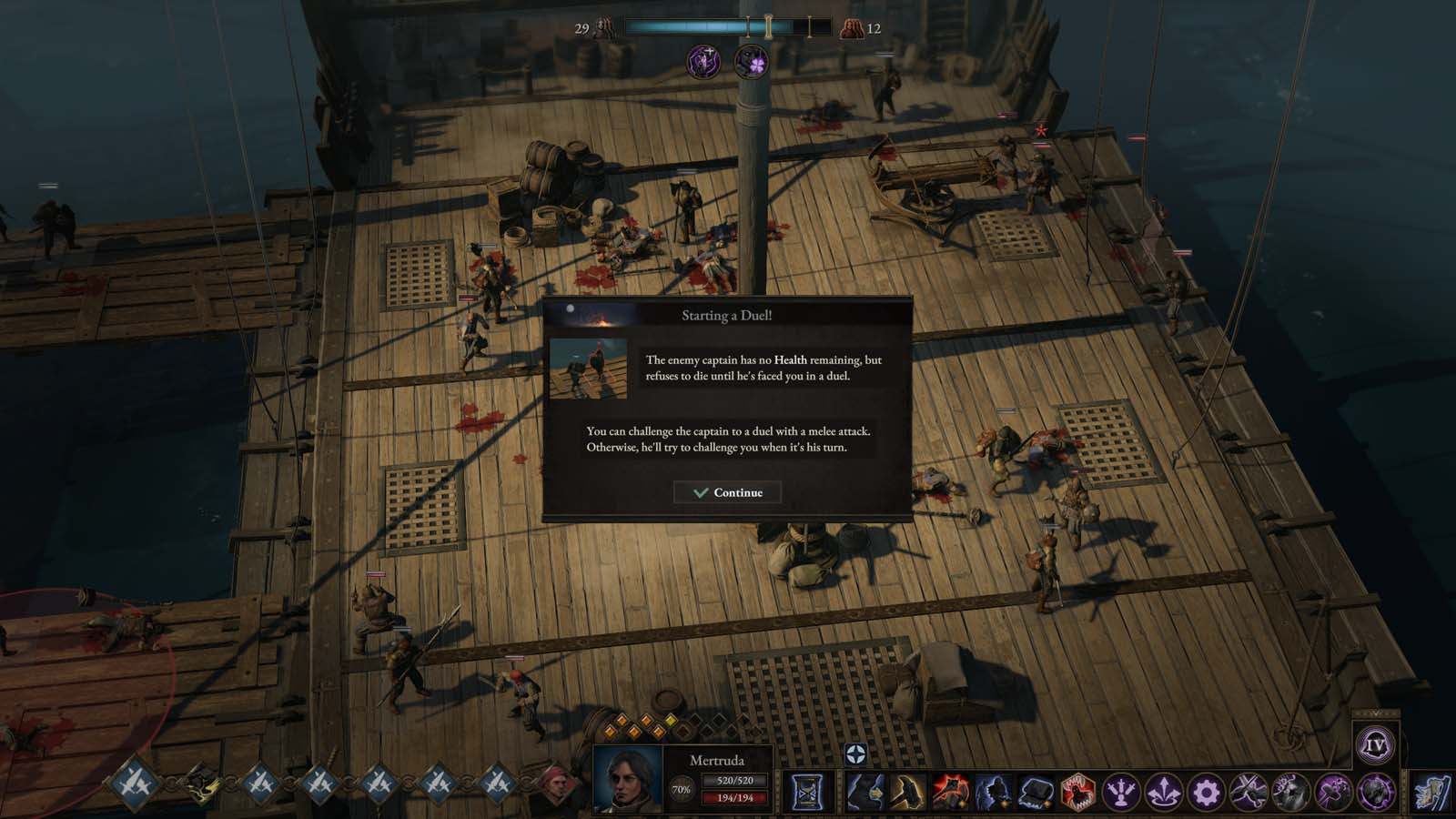Open the Roman numeral IV round badge
Viewport: 1456px width, 819px height.
[x=1375, y=746]
